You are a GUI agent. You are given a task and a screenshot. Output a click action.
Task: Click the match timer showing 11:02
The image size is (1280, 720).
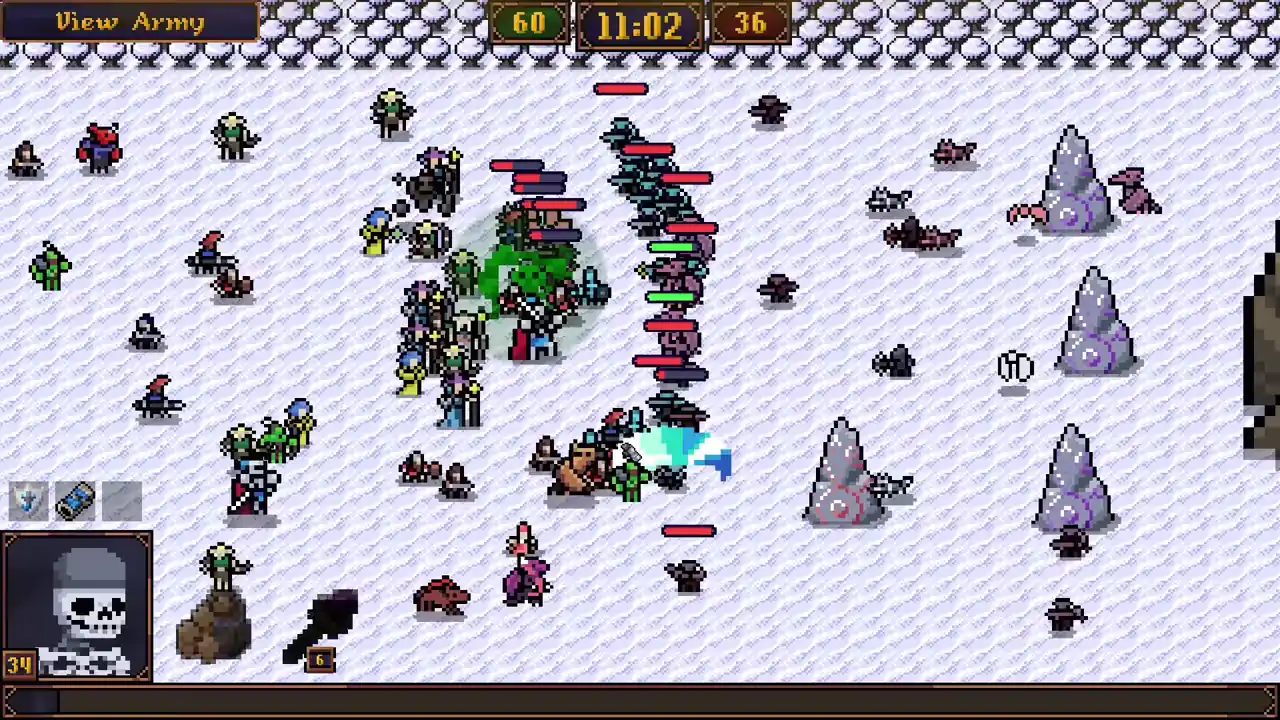(640, 24)
